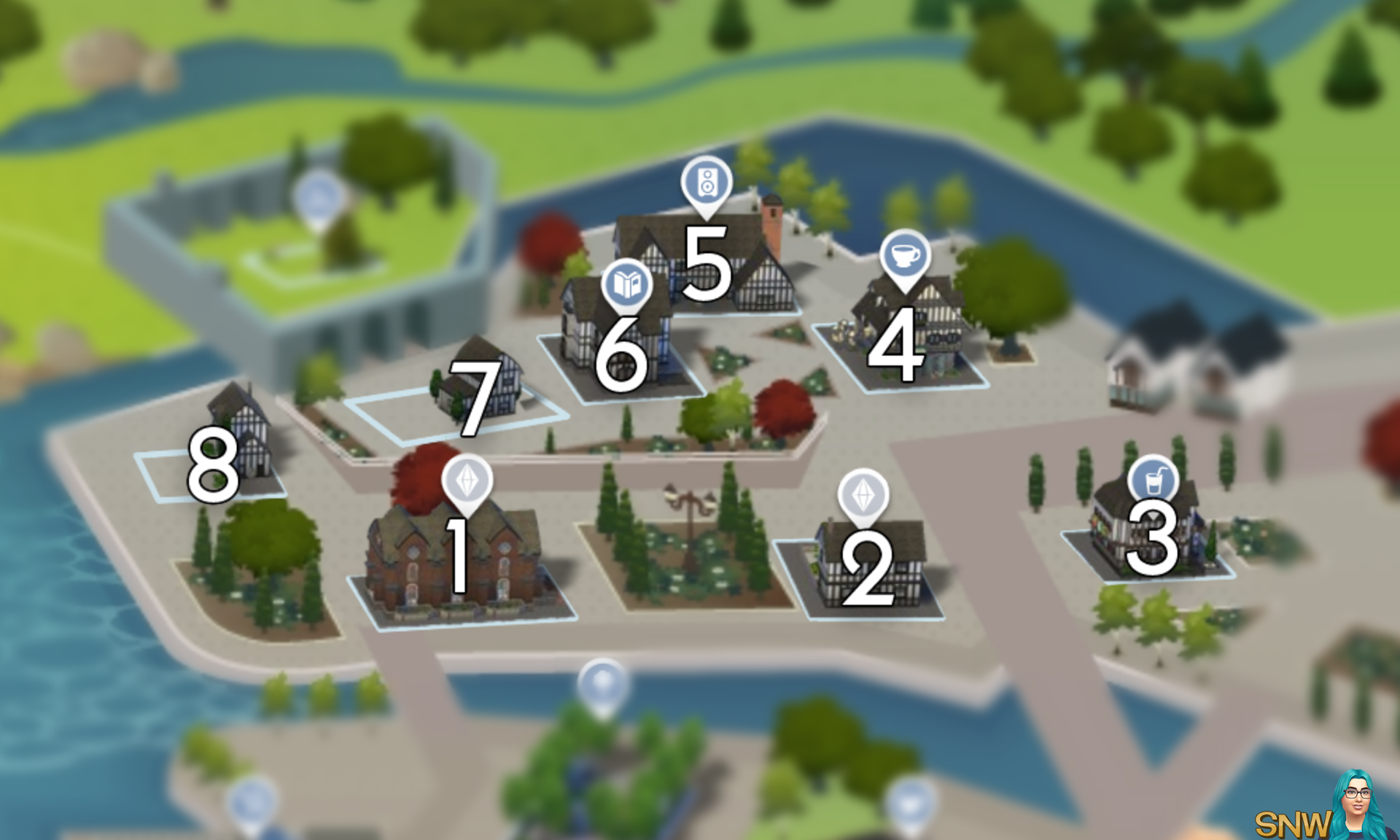The width and height of the screenshot is (1400, 840).
Task: Select number 8 on the small corner lot
Action: pos(215,464)
